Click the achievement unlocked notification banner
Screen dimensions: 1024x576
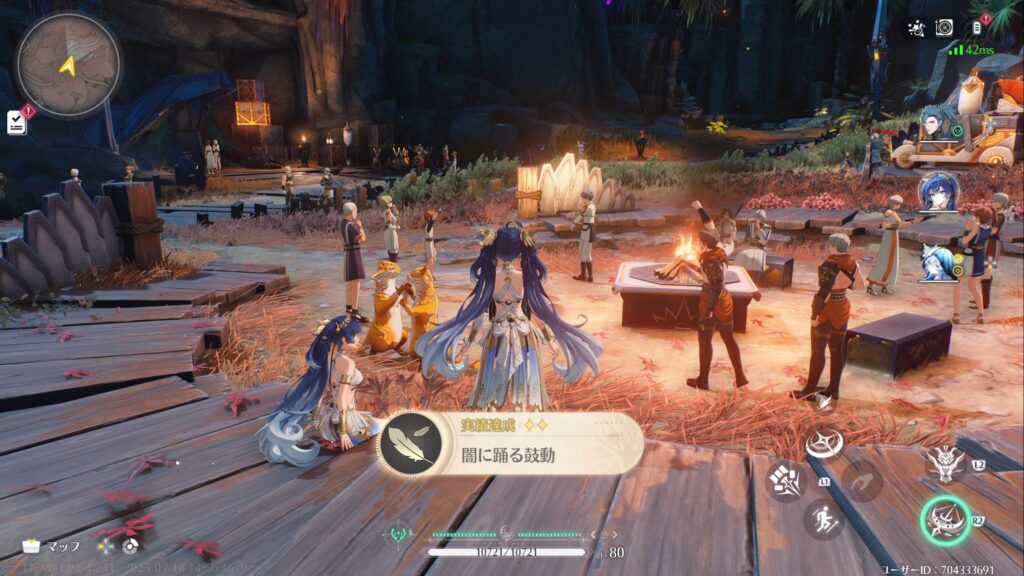[x=510, y=443]
